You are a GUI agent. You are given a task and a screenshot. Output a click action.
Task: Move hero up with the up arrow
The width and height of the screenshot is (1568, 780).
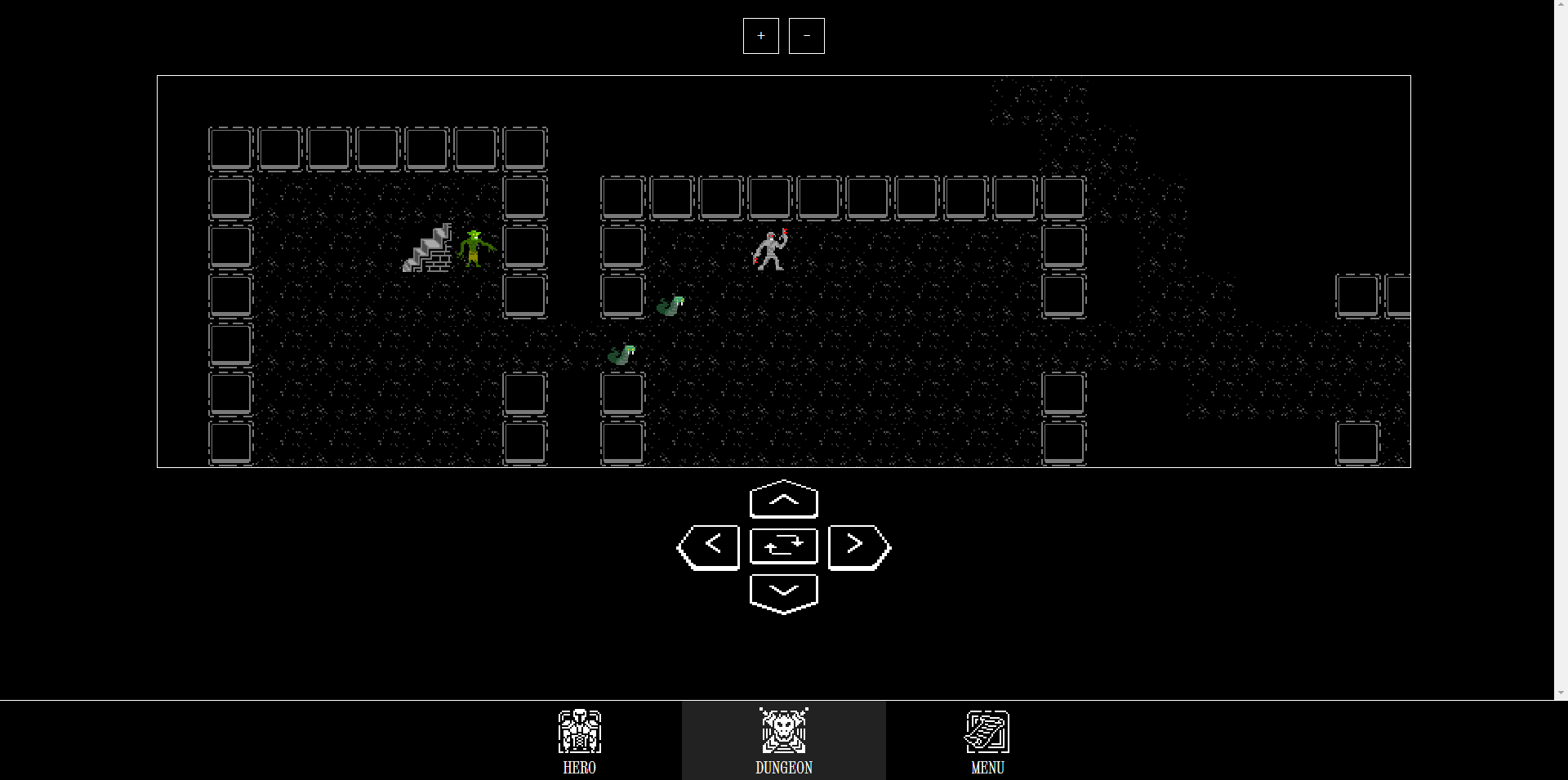783,500
